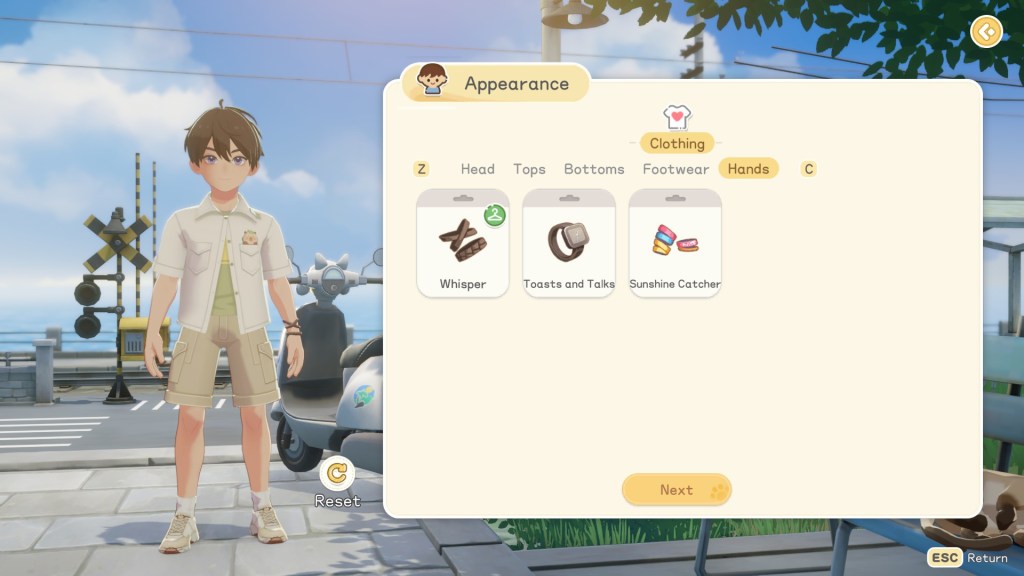Click the Next button
The image size is (1024, 576).
coord(677,490)
